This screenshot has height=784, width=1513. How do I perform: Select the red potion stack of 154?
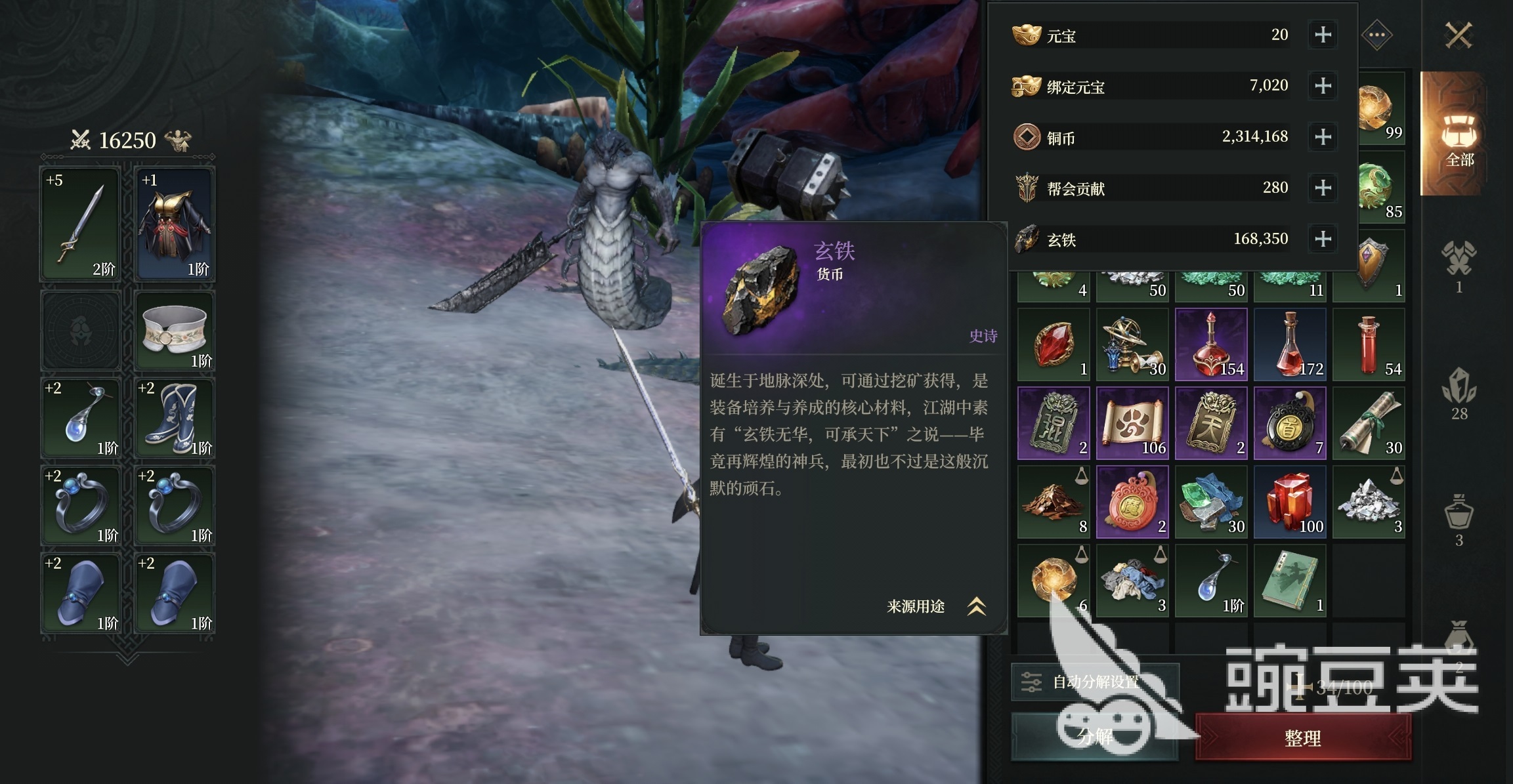[x=1211, y=343]
